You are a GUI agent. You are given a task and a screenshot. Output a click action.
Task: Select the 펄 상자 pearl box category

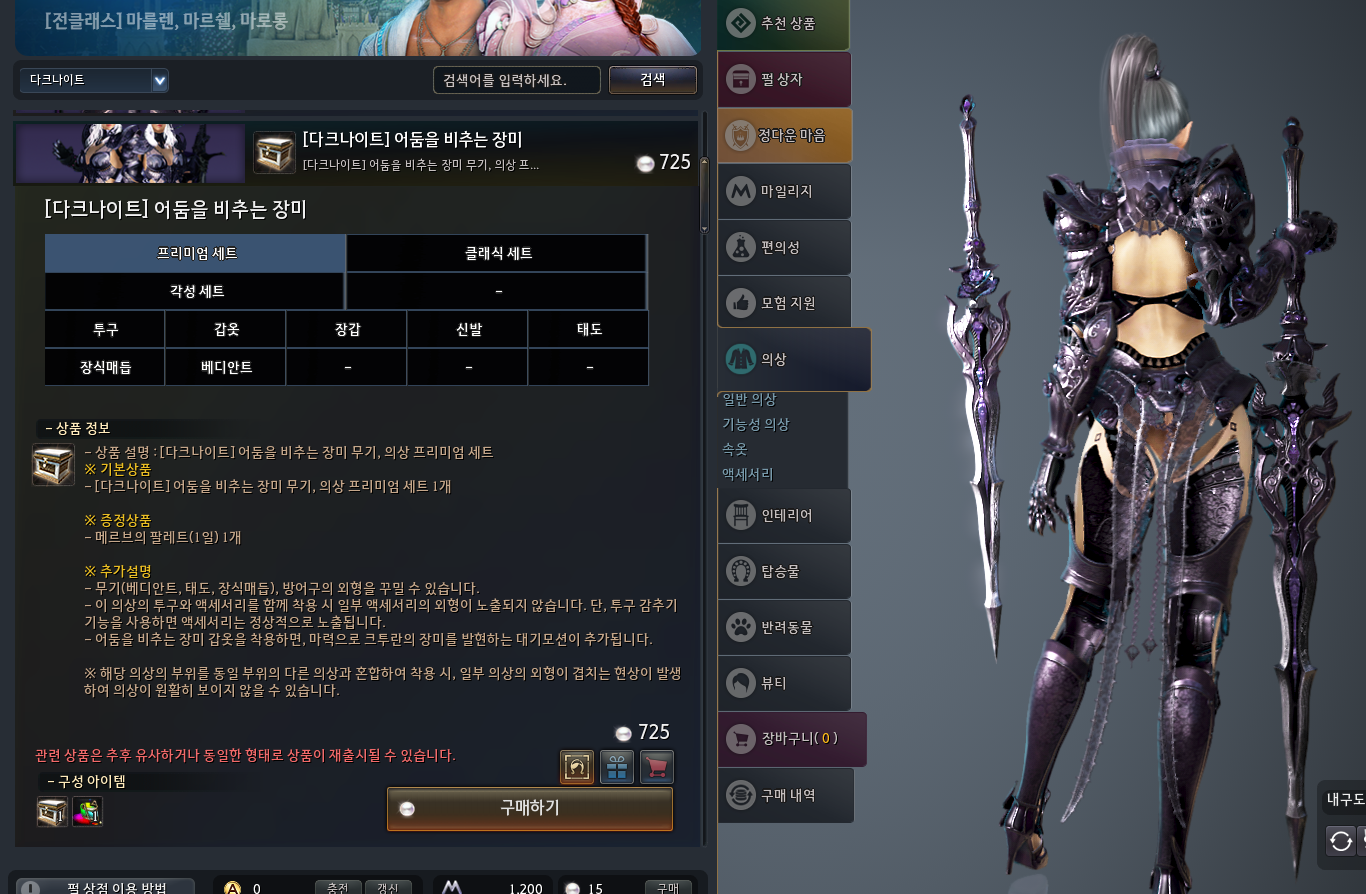(784, 79)
